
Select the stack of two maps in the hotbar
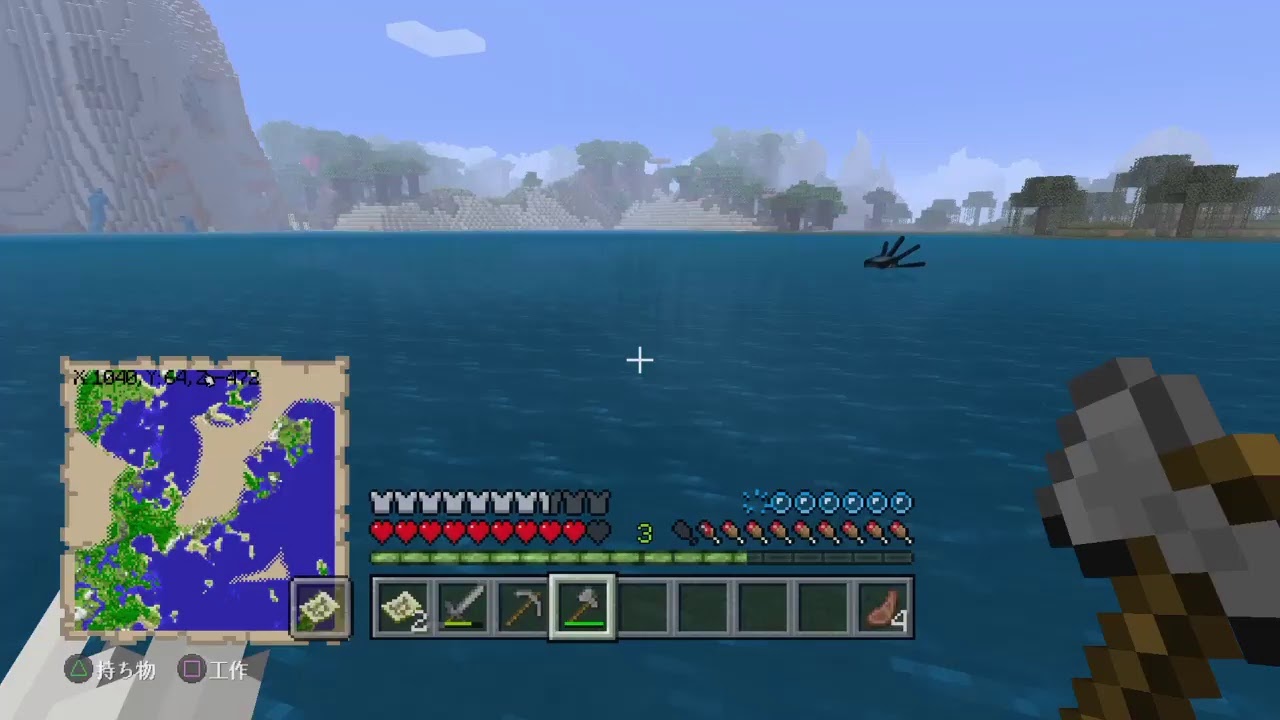point(401,606)
